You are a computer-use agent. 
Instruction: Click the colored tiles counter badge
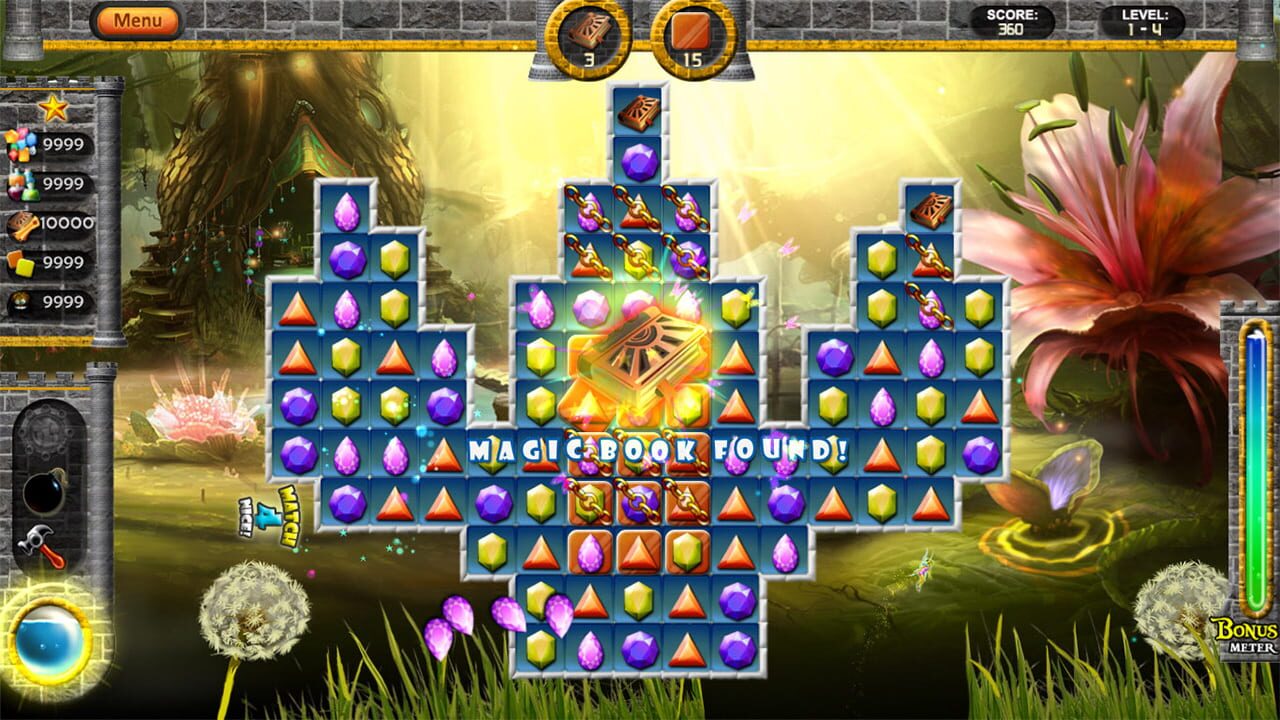(20, 263)
